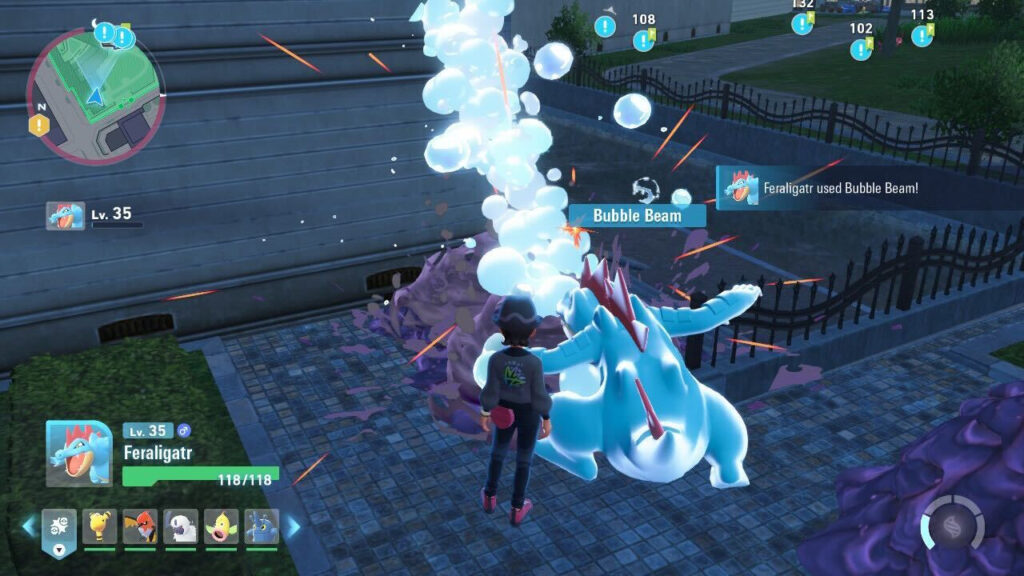Click the Bubble Beam move label
The image size is (1024, 576).
[x=637, y=215]
